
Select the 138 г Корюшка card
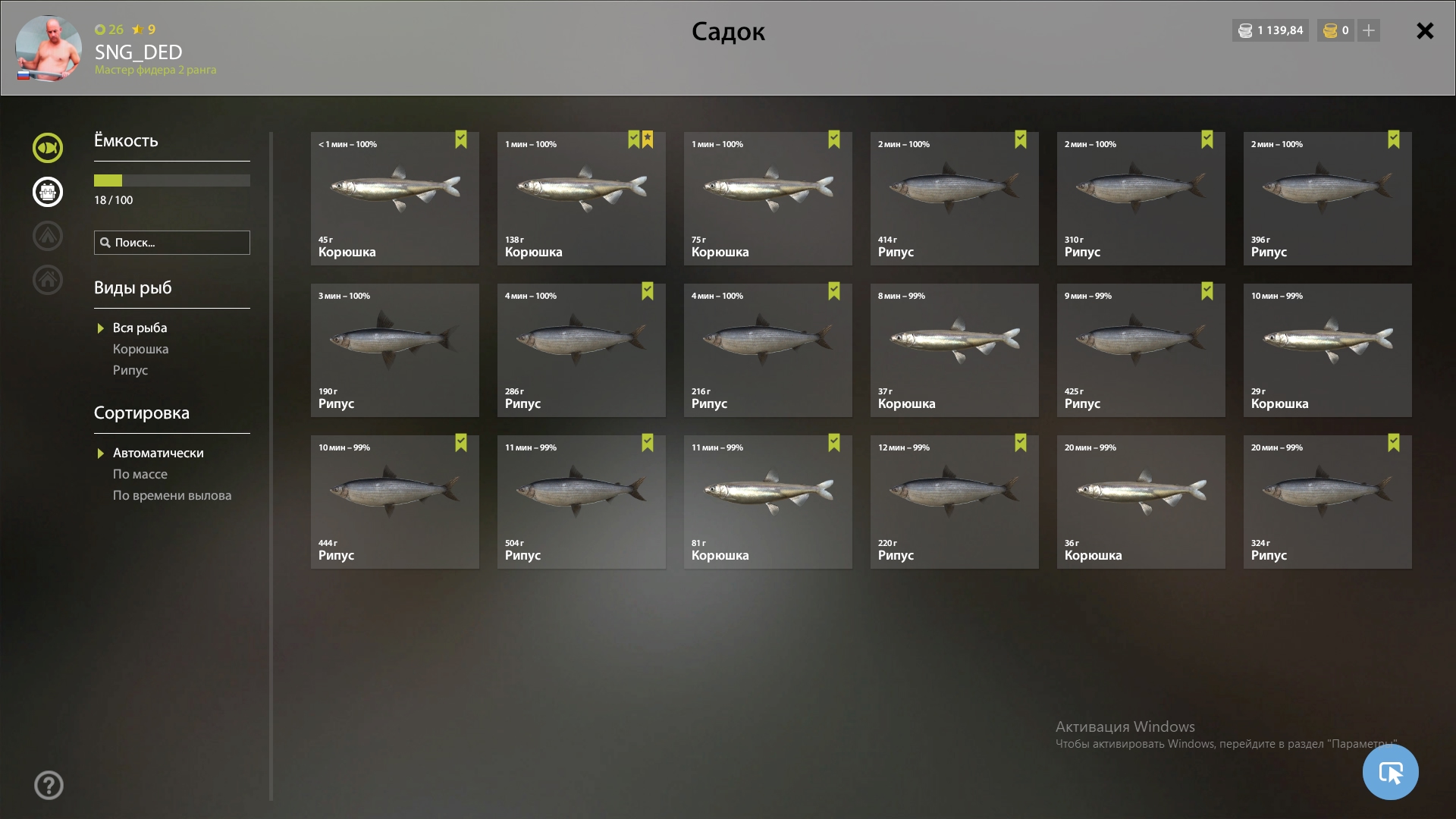(581, 199)
